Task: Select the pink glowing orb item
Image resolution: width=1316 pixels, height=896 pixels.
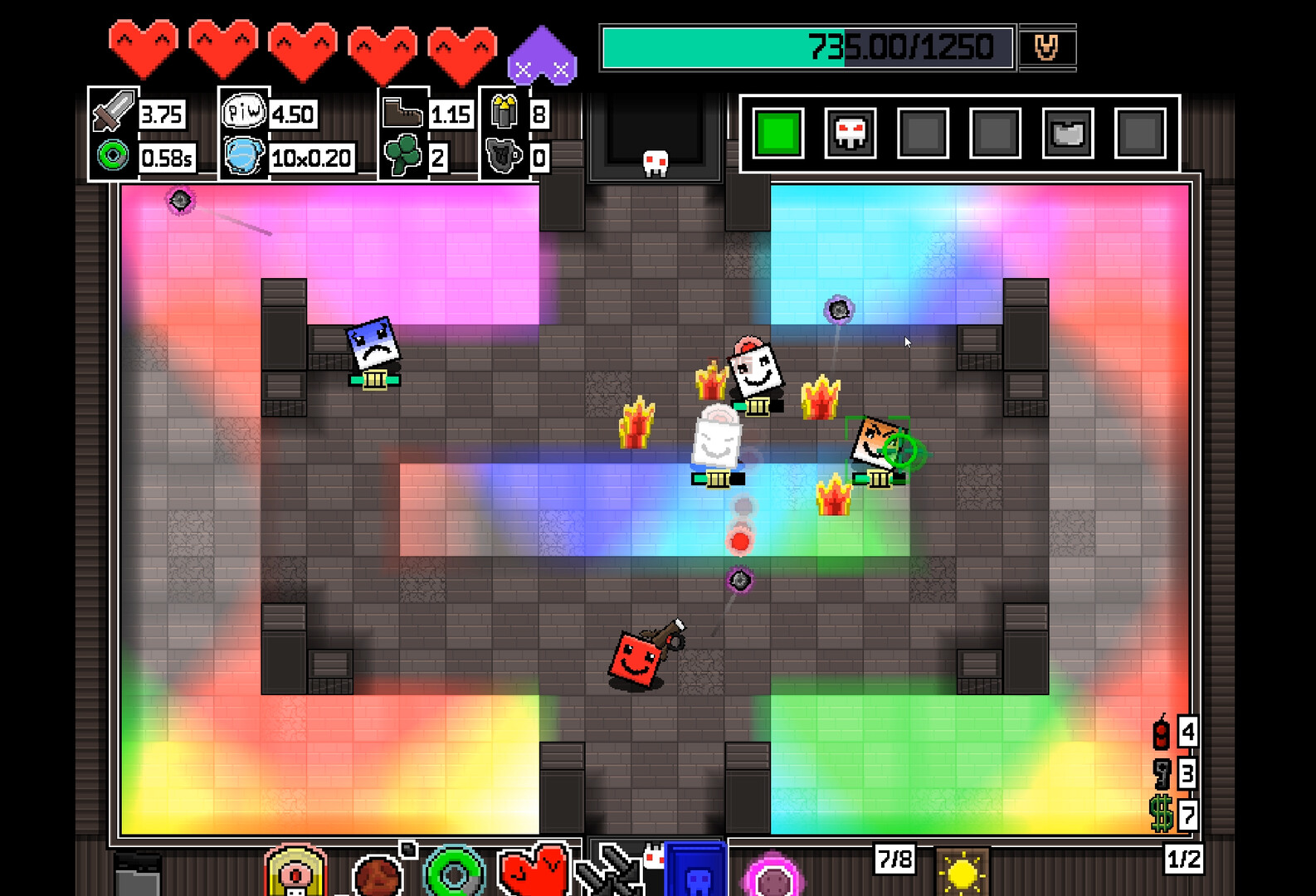Action: click(773, 876)
